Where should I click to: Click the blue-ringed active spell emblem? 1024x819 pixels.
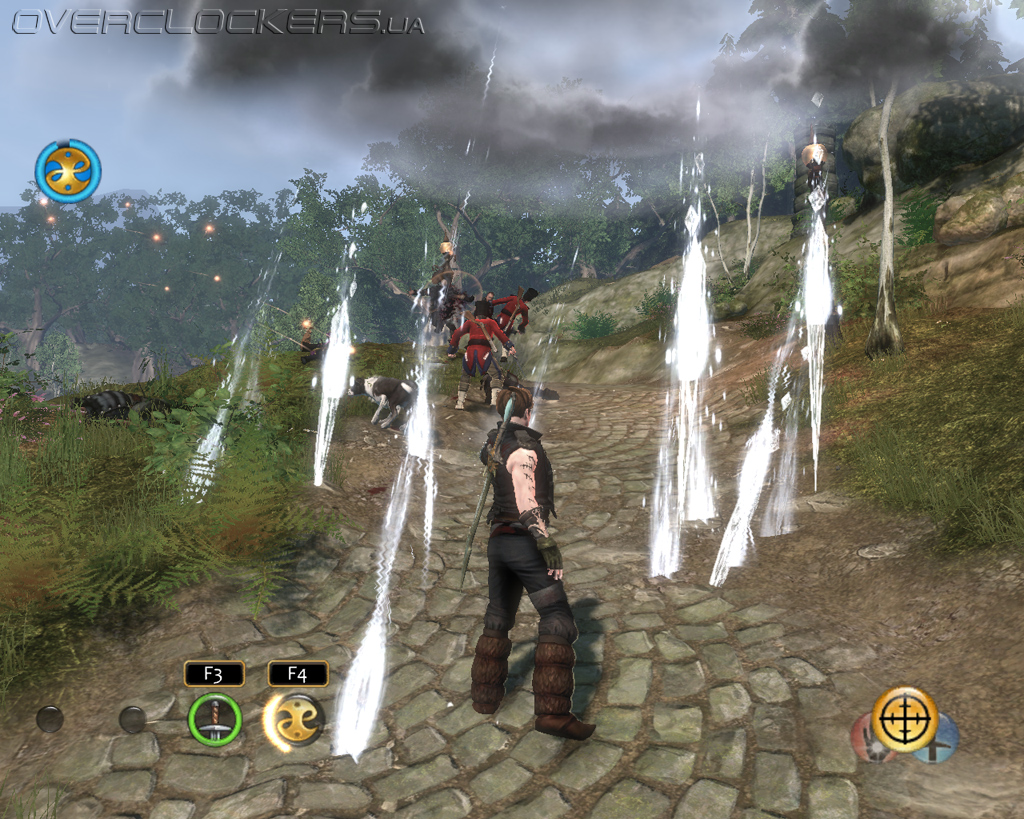click(68, 171)
